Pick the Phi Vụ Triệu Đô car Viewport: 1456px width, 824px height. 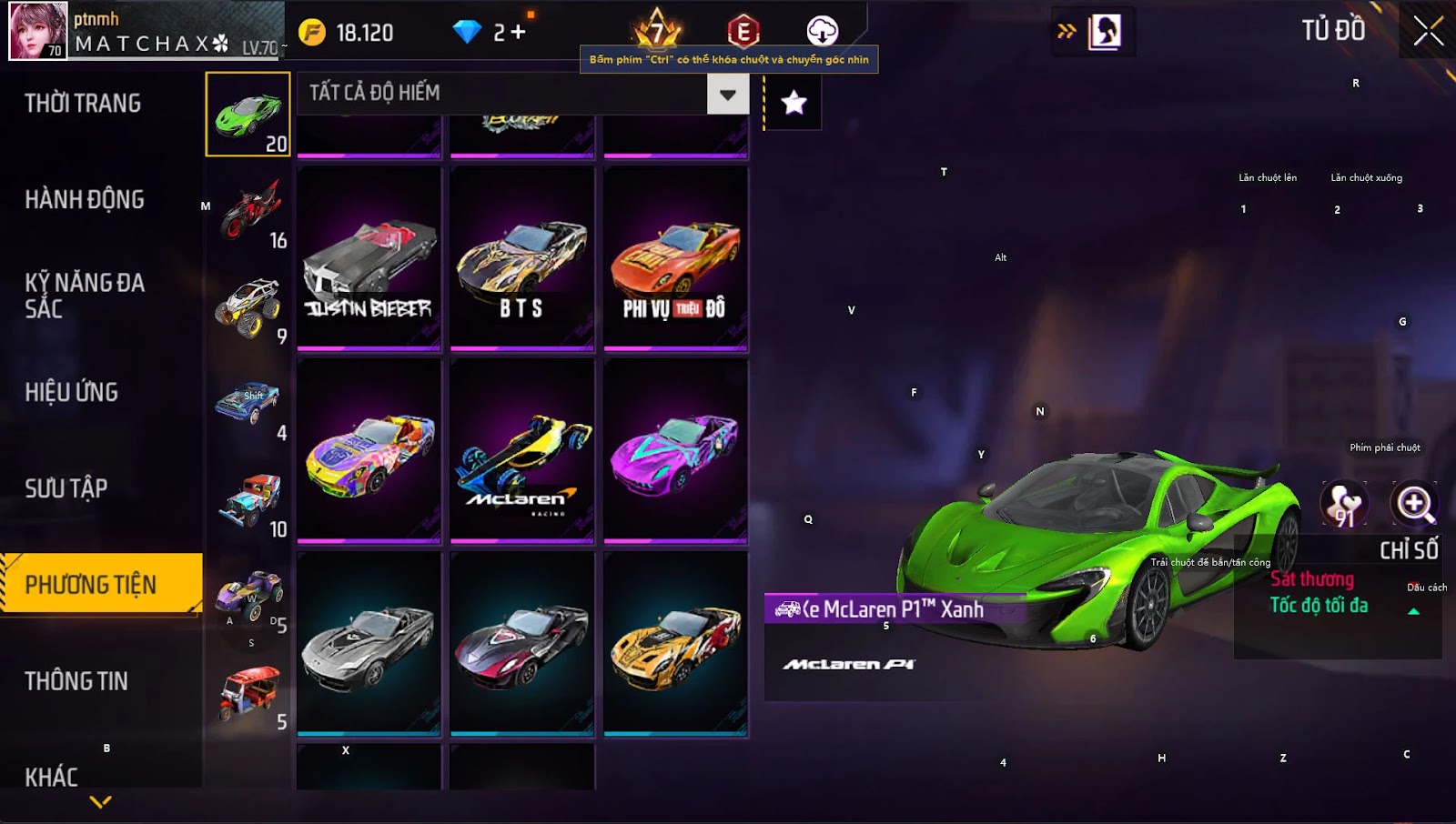coord(675,258)
